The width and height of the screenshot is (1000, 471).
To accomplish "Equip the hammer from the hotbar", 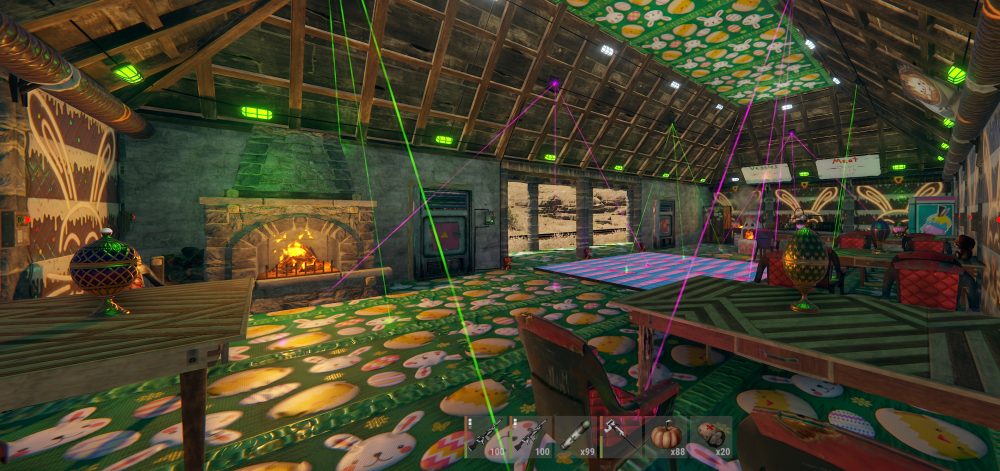I will coord(621,437).
